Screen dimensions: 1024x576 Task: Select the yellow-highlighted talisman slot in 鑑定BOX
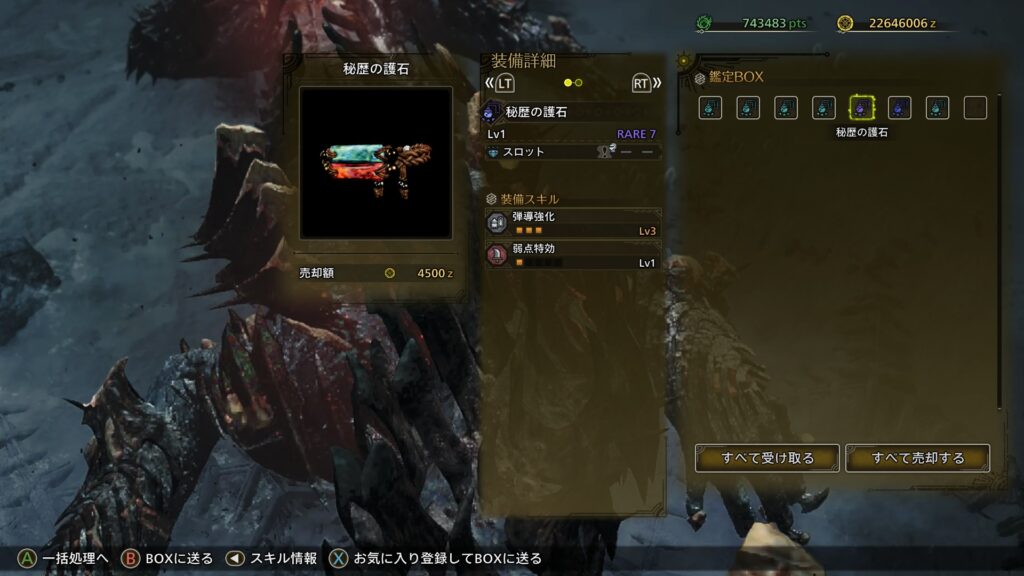click(x=861, y=108)
